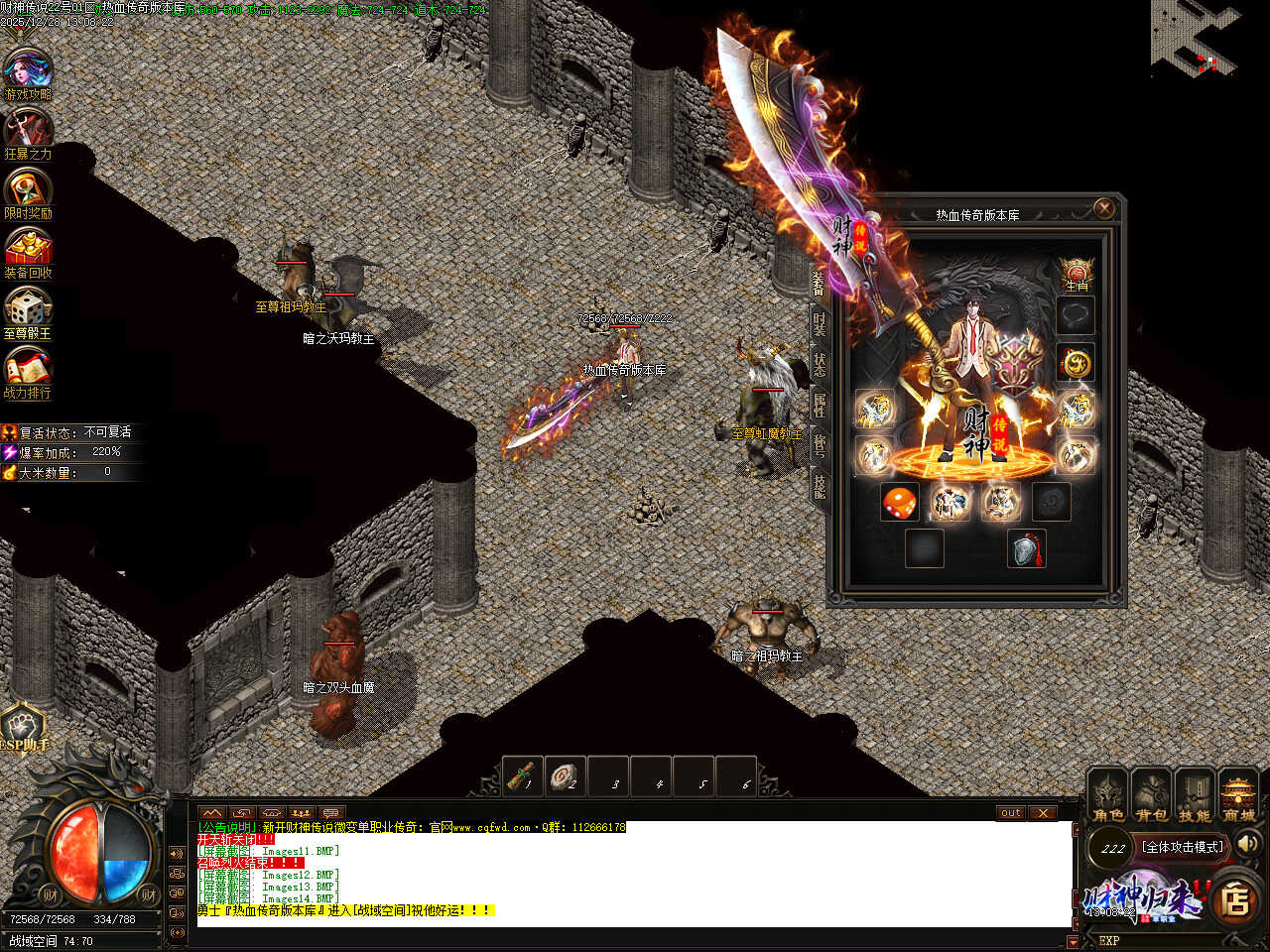
Task: Open the 生肖 zodiac button
Action: click(x=1077, y=274)
